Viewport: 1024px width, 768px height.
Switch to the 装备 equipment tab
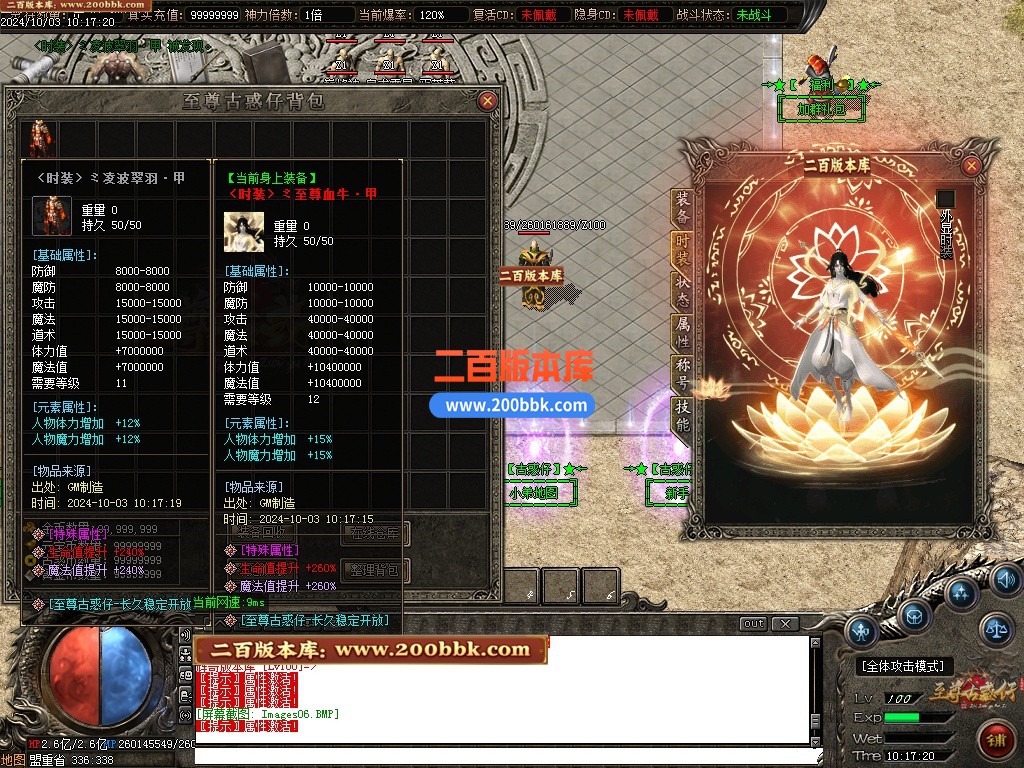pos(682,209)
